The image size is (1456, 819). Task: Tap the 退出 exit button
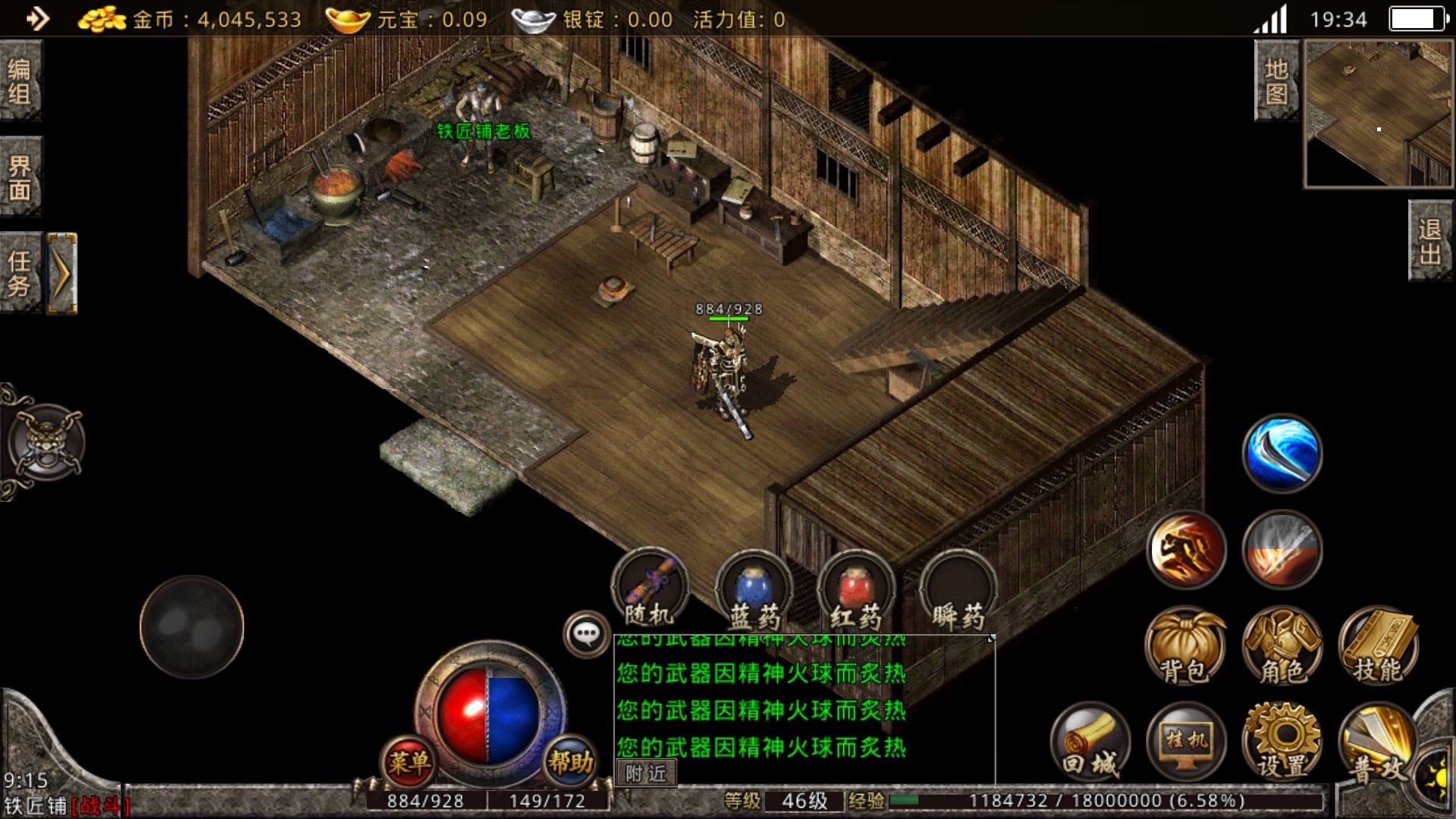click(1430, 241)
